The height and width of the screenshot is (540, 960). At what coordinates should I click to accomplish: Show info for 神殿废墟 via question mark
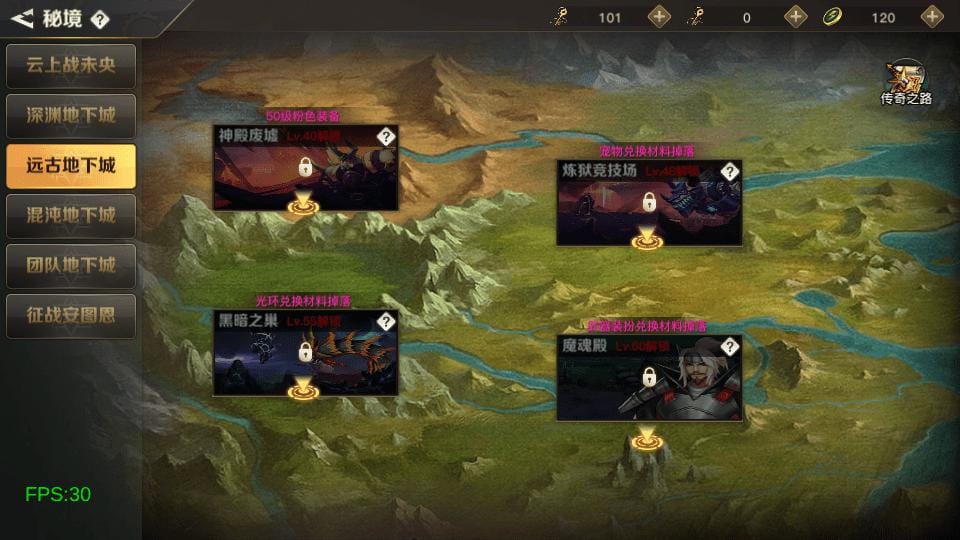tap(386, 137)
